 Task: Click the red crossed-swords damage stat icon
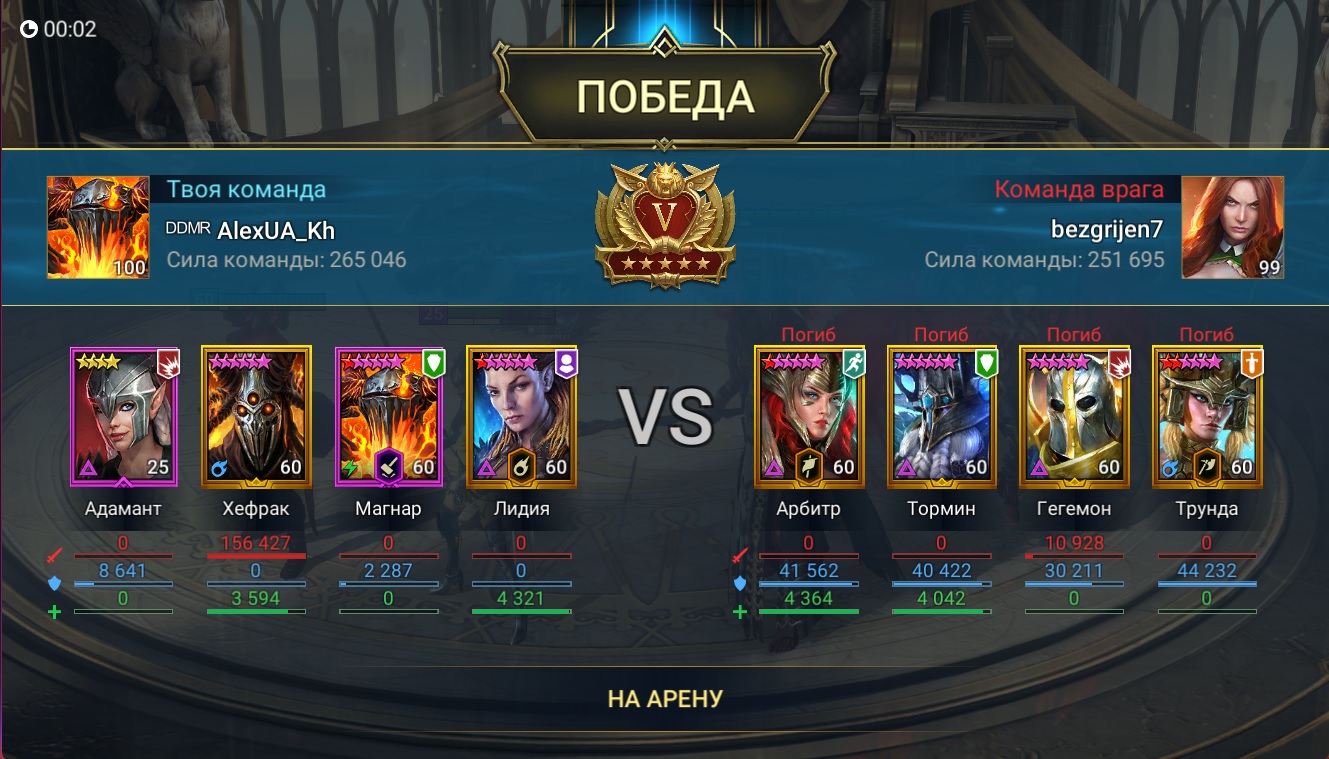coord(54,556)
